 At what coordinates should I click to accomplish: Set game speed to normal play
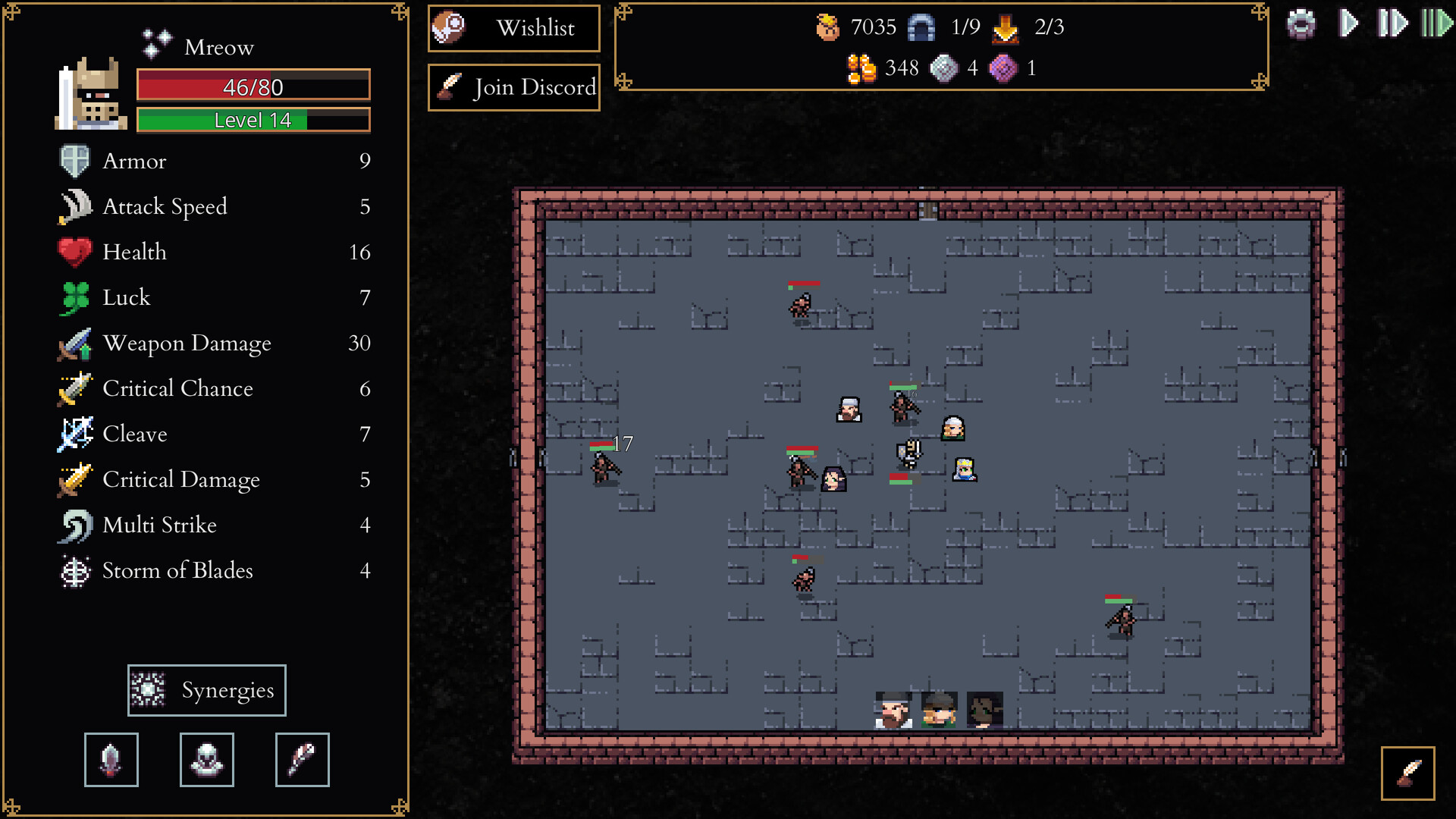tap(1348, 24)
